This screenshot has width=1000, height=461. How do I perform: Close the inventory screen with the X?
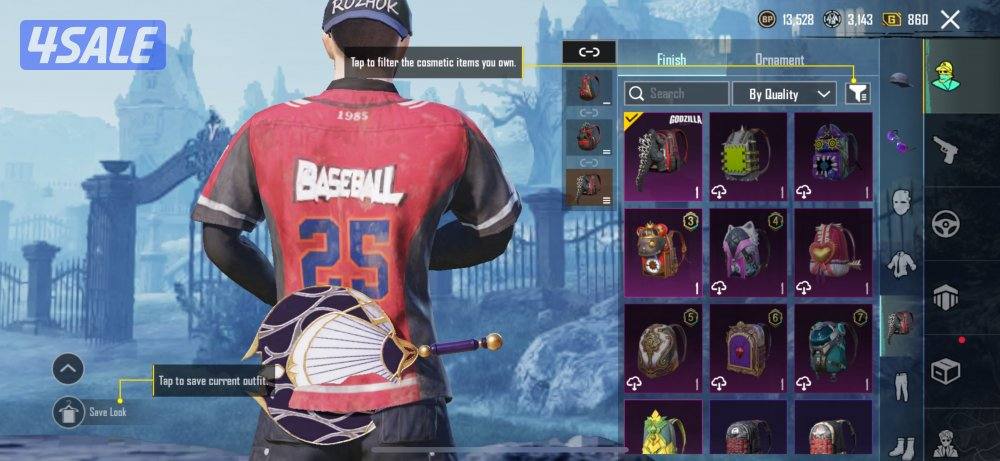pyautogui.click(x=950, y=19)
